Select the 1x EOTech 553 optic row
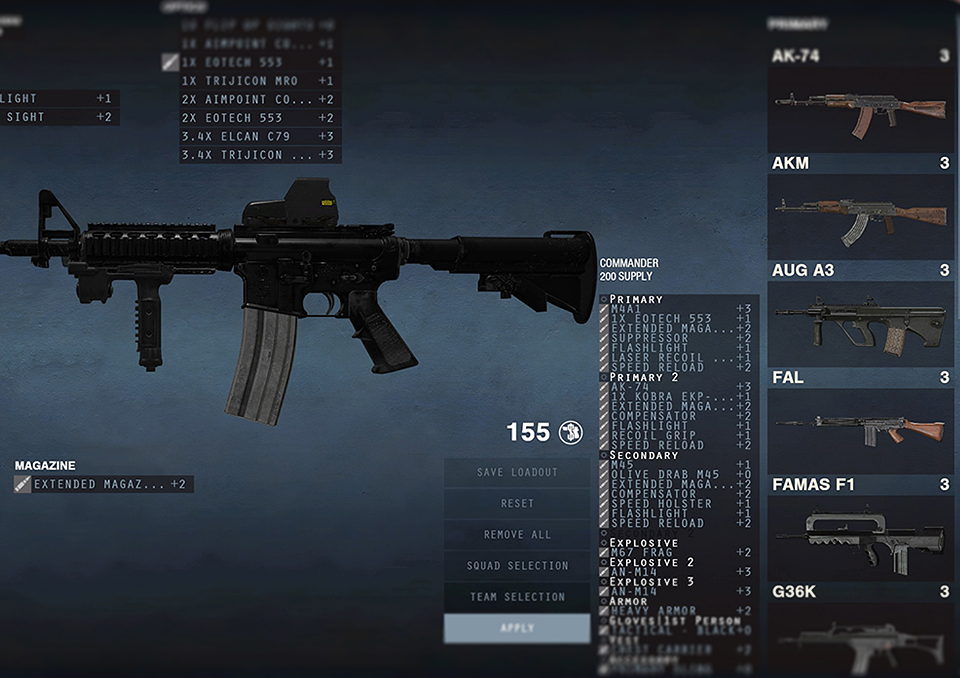Screen dimensions: 960x678 tap(260, 62)
